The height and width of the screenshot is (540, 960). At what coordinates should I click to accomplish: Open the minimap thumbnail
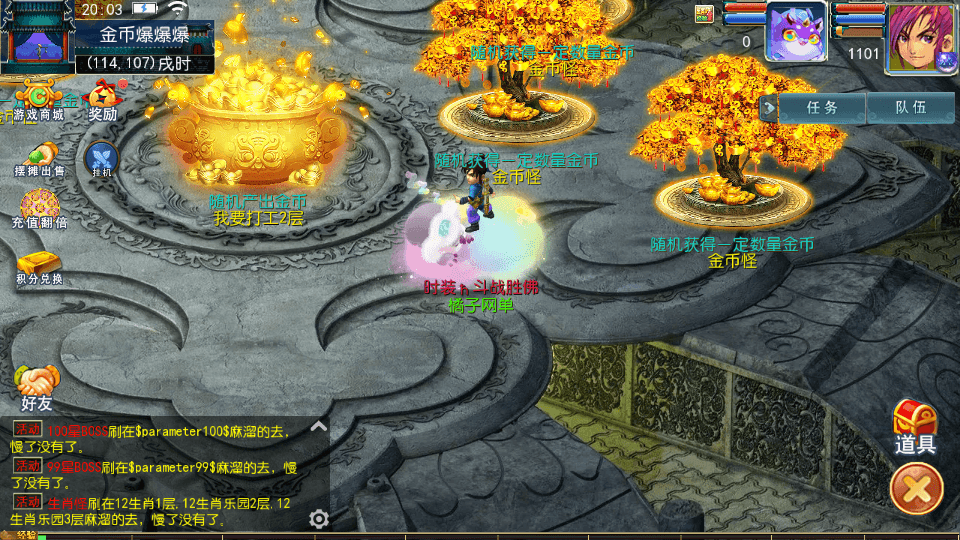click(38, 36)
